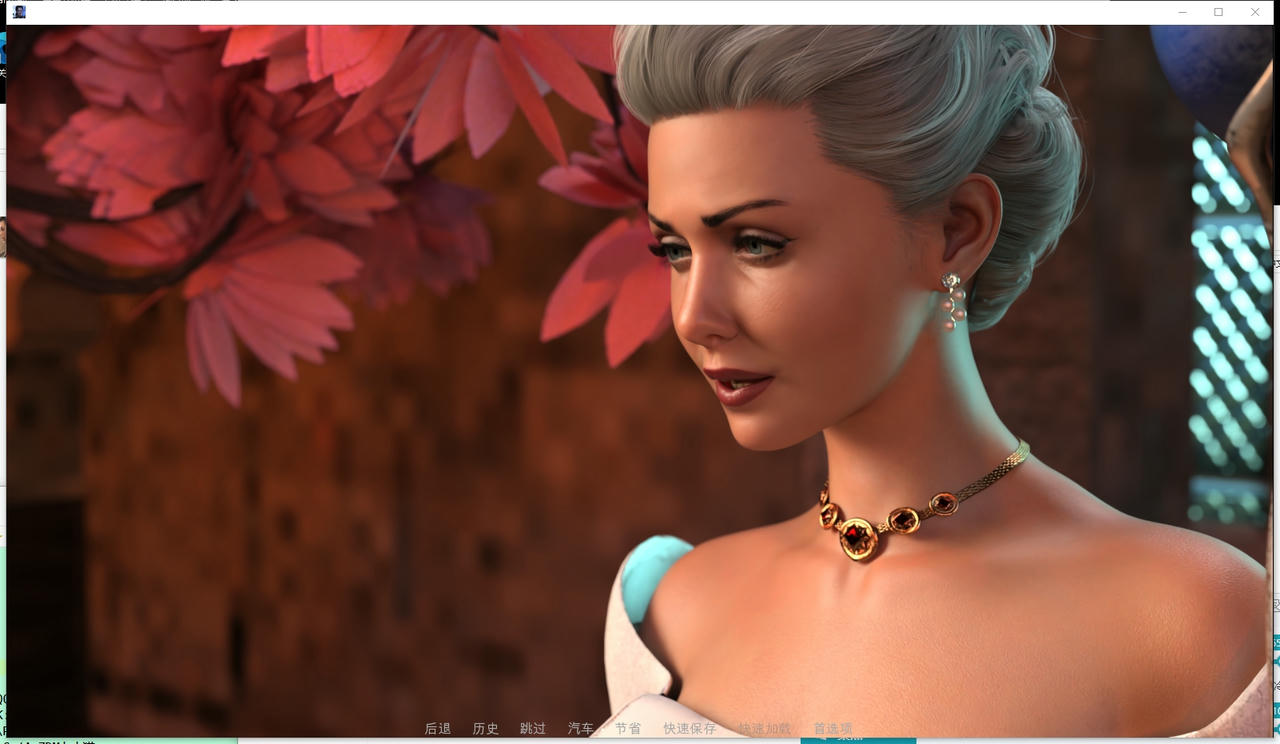Viewport: 1280px width, 744px height.
Task: Open 首选项 (Preferences)
Action: pos(833,729)
